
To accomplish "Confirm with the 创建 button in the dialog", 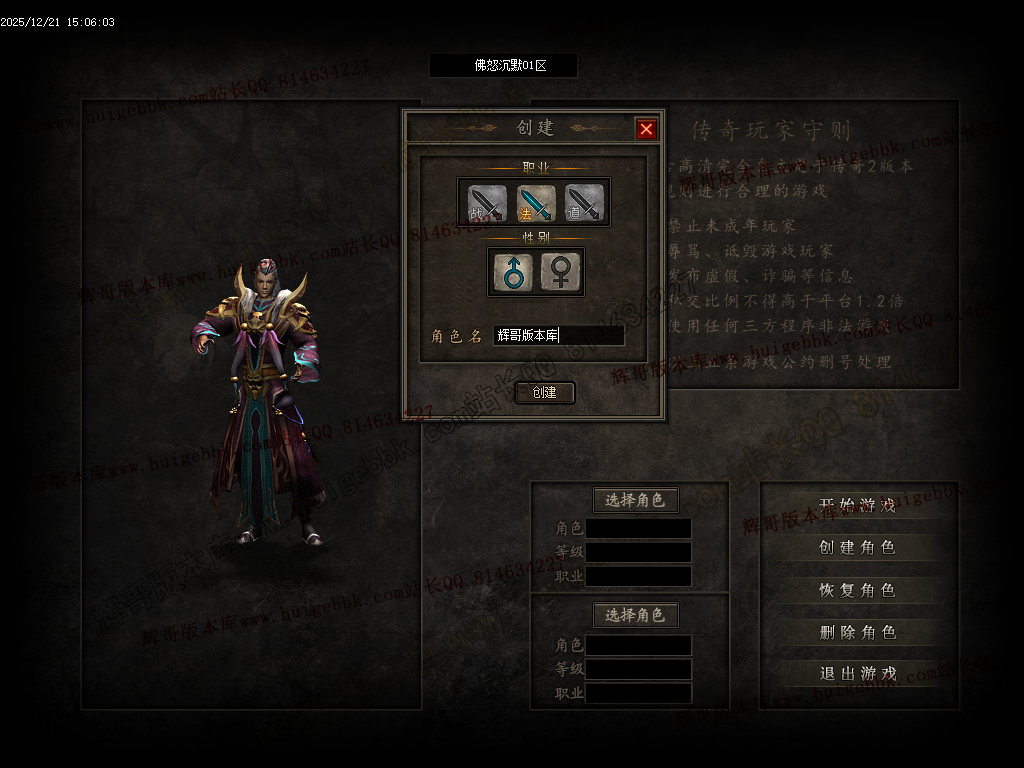I will pyautogui.click(x=545, y=392).
